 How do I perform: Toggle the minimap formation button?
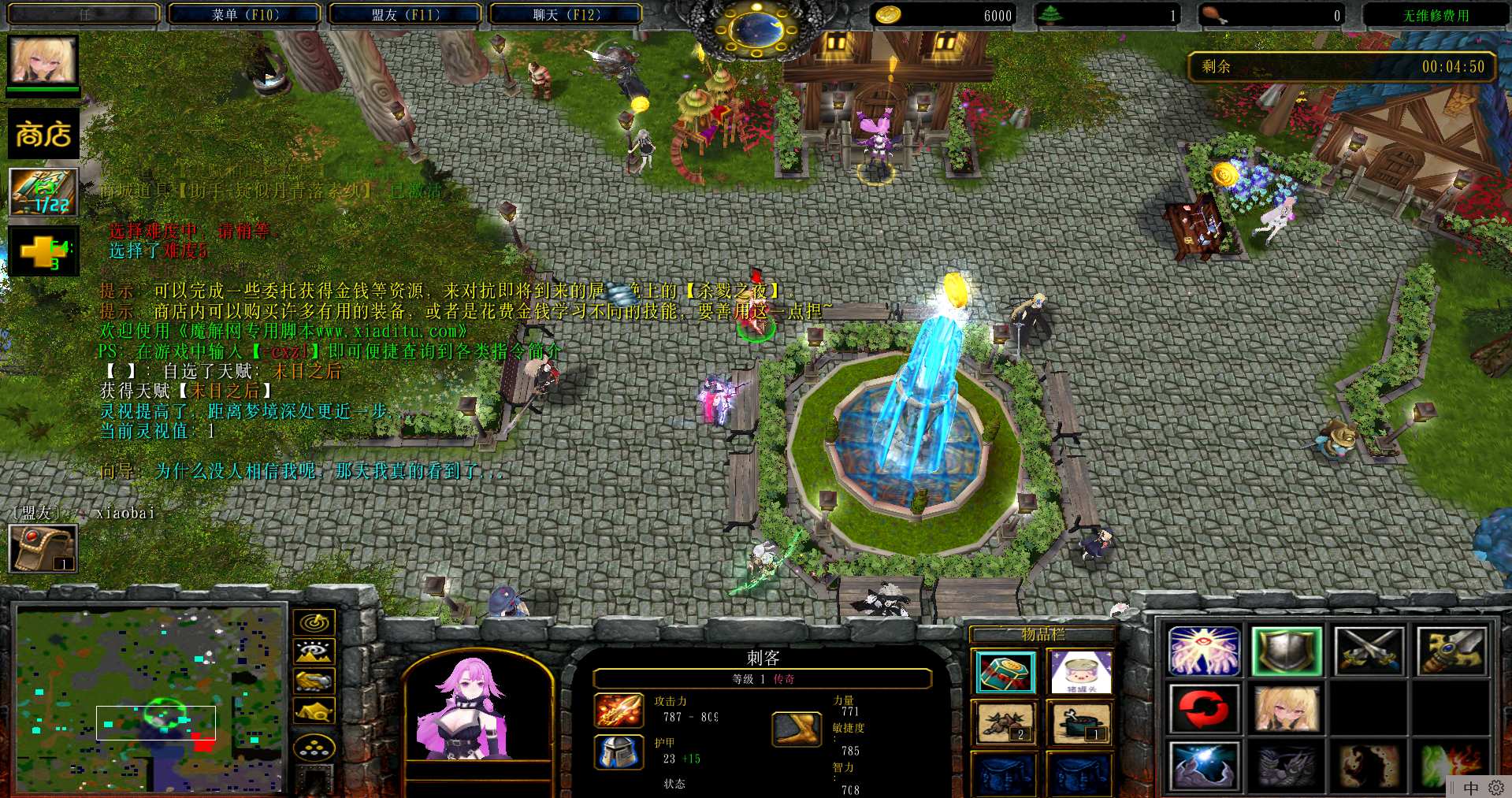[x=314, y=748]
